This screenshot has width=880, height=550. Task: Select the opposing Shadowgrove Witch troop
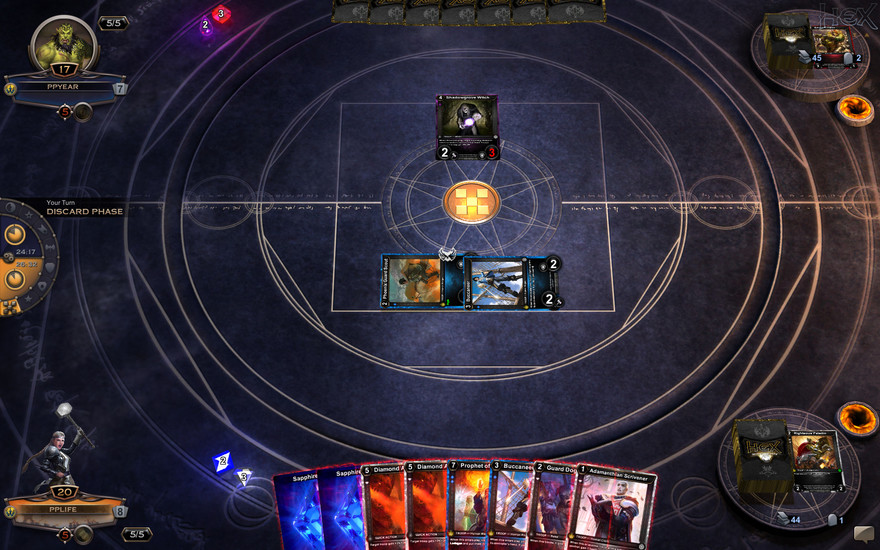pos(466,127)
